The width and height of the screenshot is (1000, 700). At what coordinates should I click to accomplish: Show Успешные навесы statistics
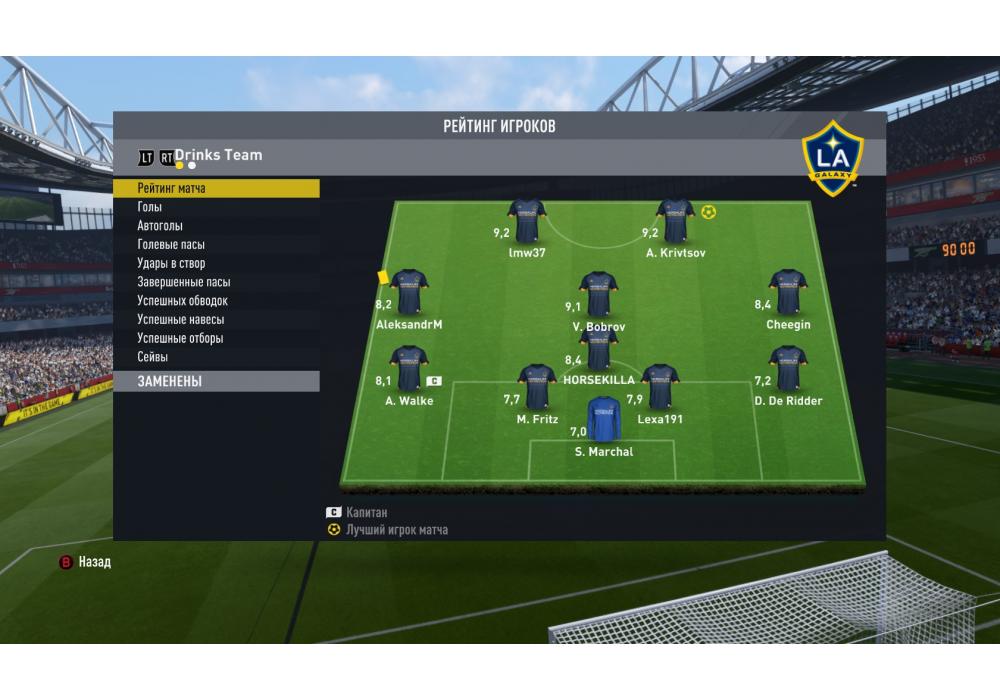[216, 320]
